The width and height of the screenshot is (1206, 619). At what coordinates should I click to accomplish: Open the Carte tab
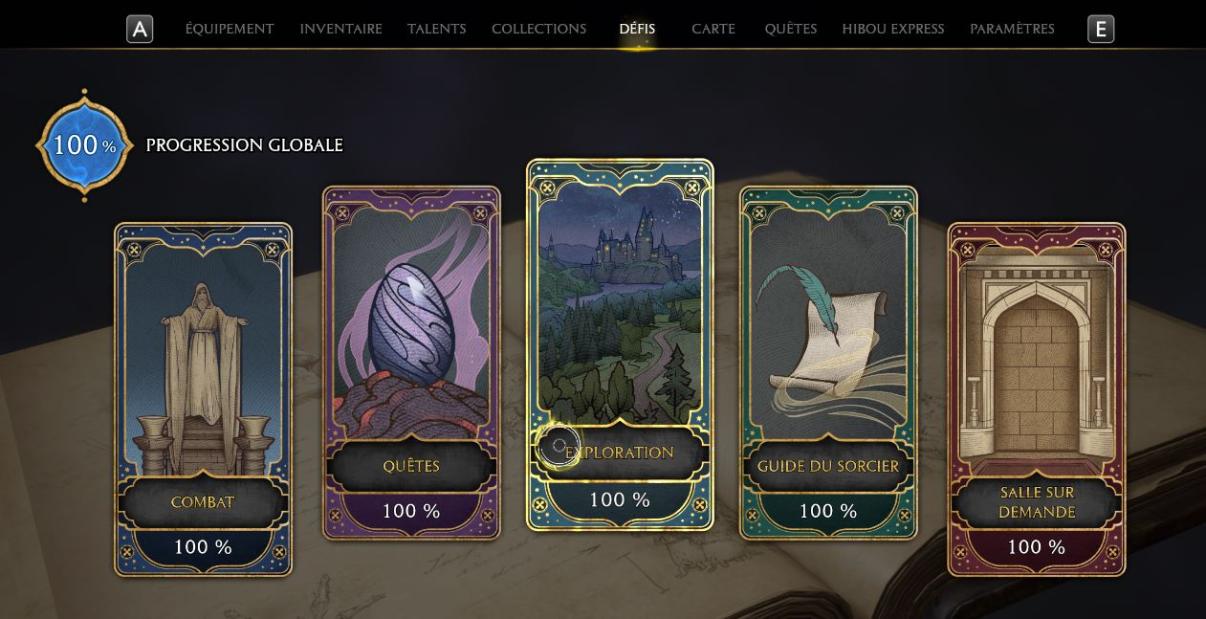pos(713,29)
